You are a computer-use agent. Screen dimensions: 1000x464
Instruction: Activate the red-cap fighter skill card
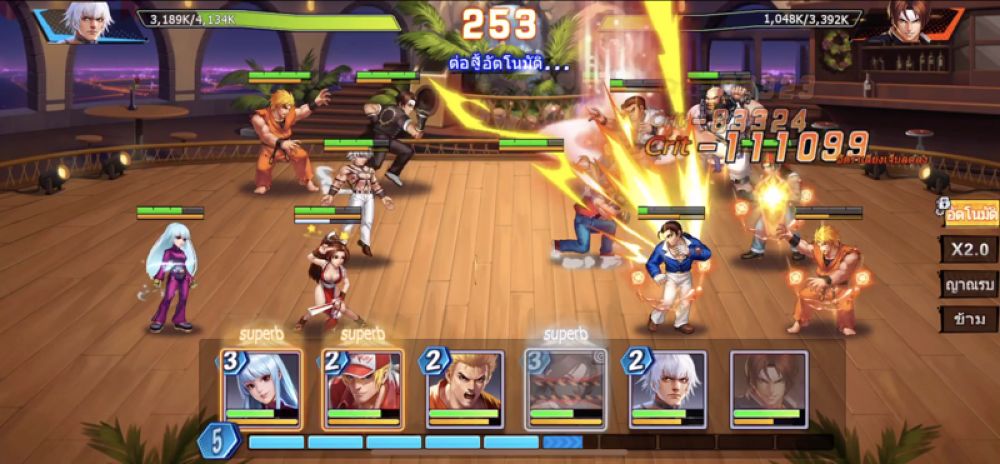pyautogui.click(x=362, y=389)
